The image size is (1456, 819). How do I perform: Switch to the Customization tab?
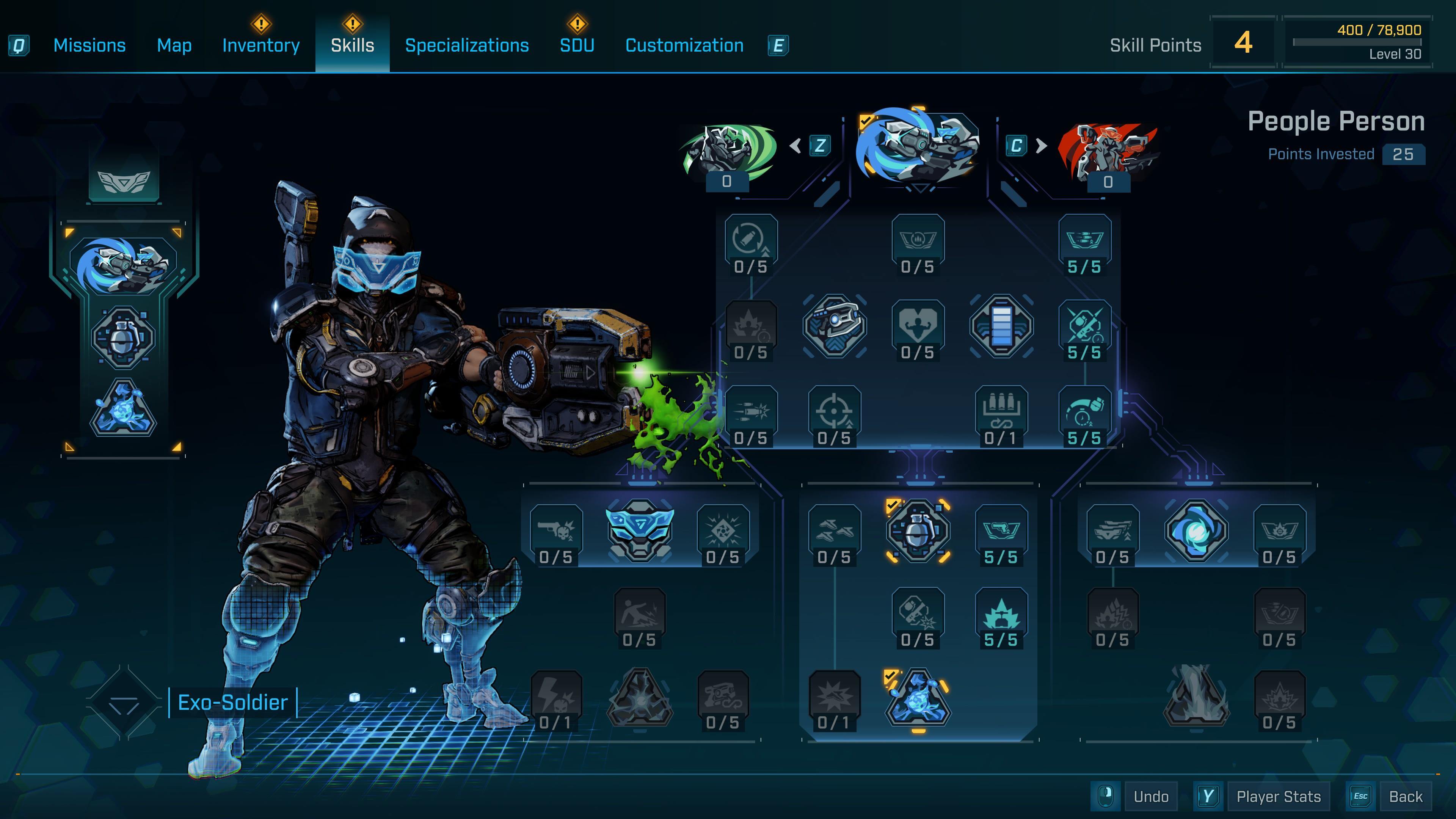[684, 45]
